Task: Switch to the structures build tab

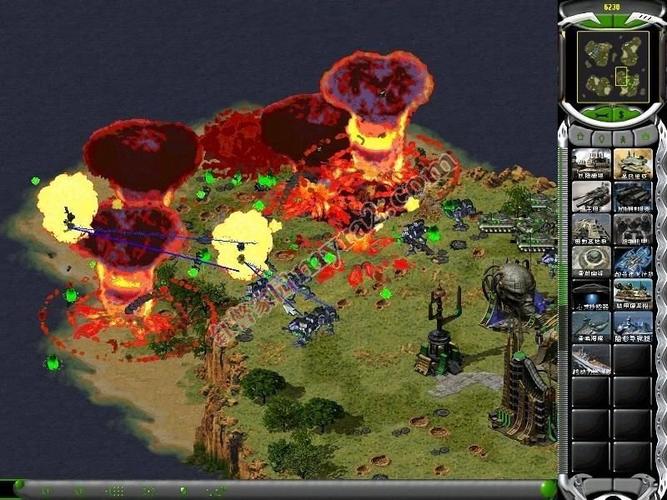Action: click(x=579, y=136)
